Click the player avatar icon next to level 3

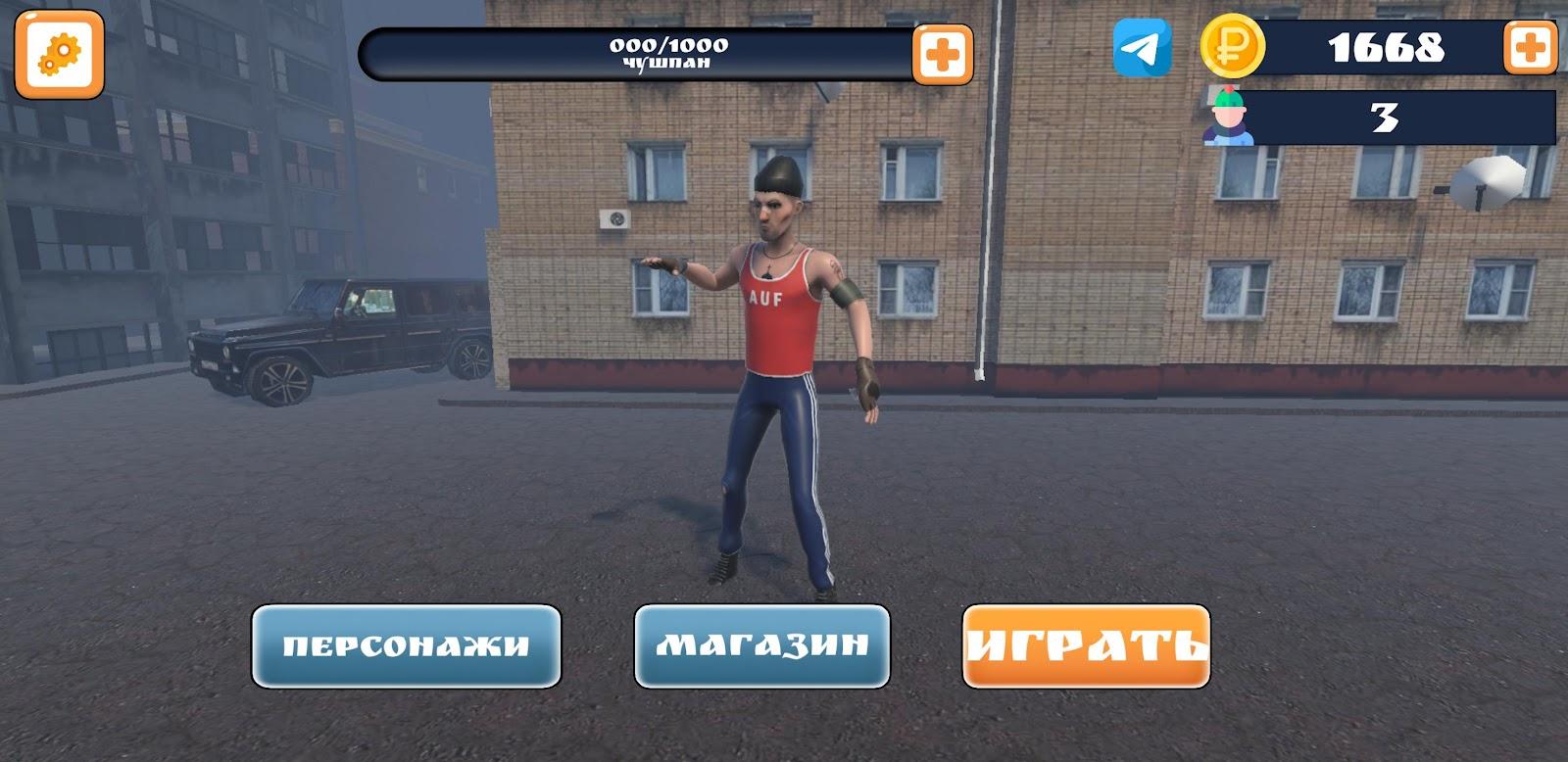(x=1231, y=119)
